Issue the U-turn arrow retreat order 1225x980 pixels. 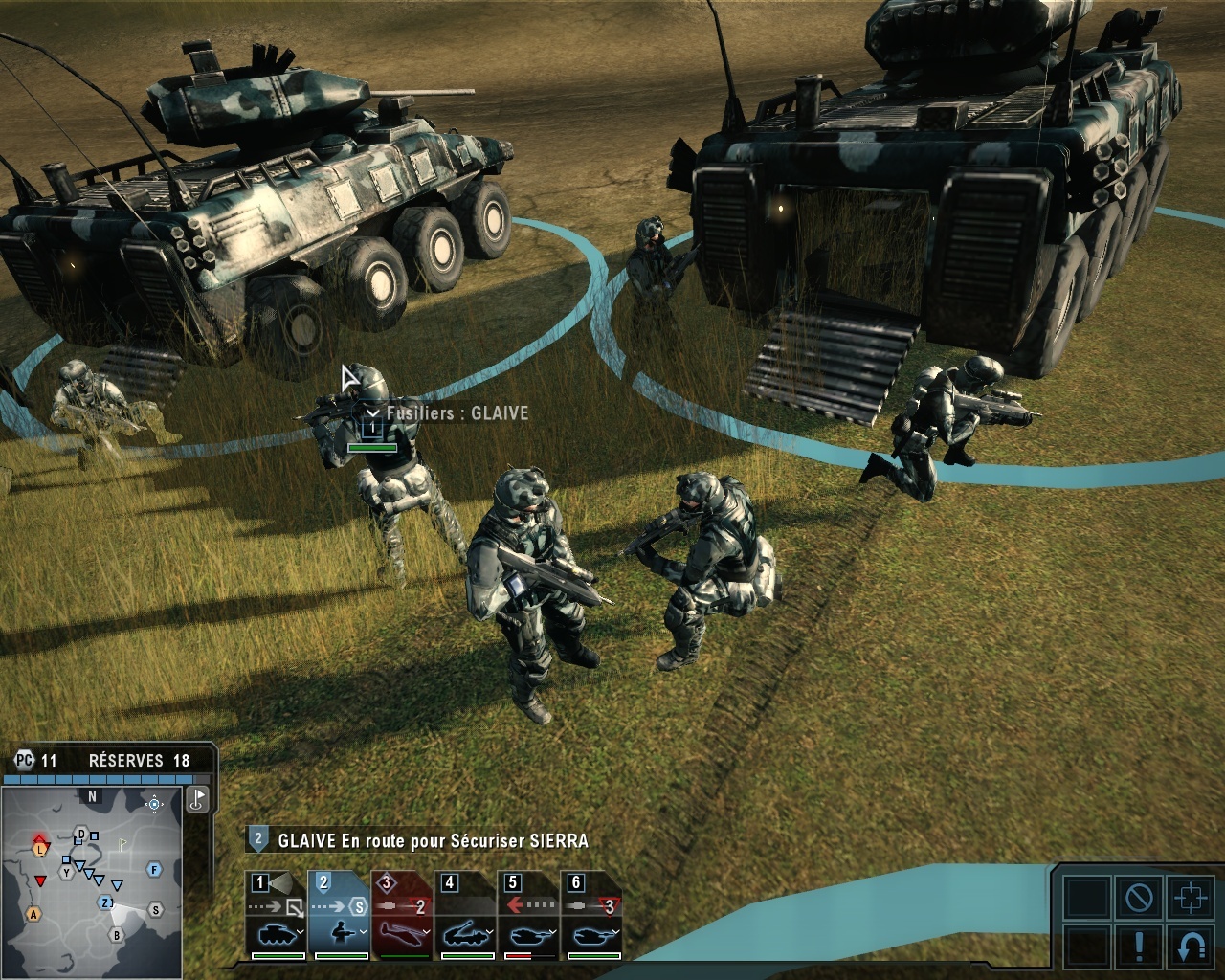[1191, 946]
